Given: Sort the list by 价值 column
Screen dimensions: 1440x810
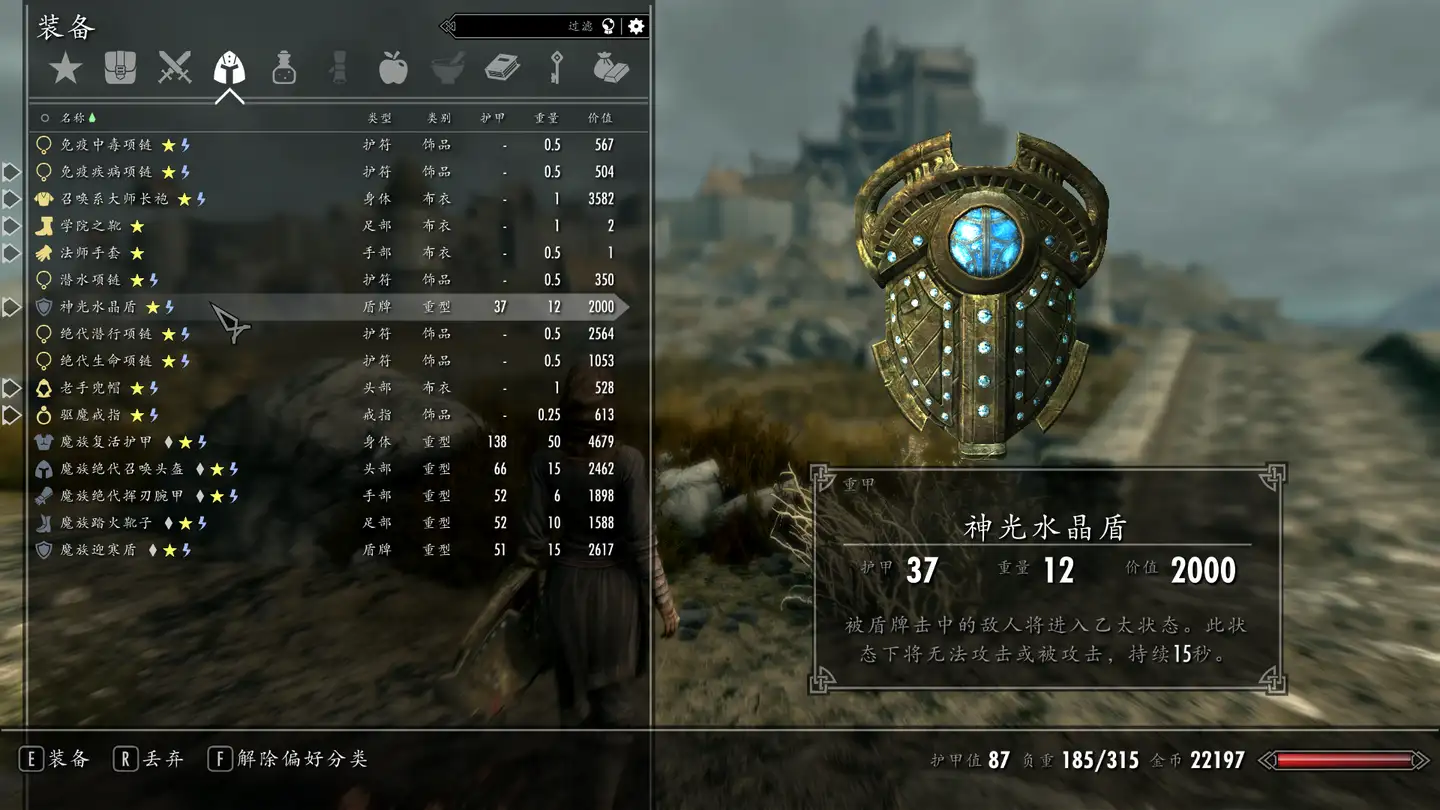Looking at the screenshot, I should [x=600, y=118].
